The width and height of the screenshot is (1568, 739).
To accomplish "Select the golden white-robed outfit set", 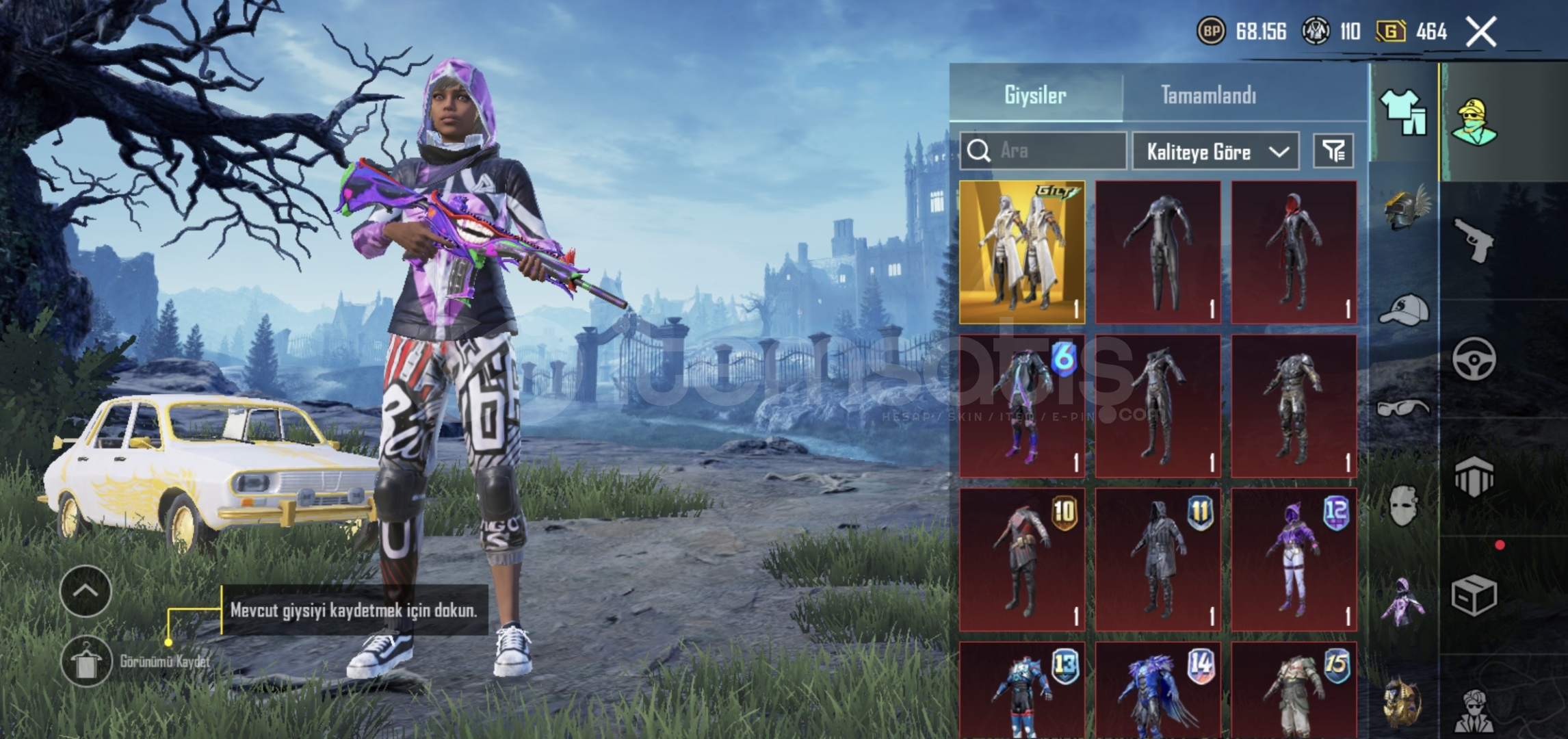I will 1022,252.
